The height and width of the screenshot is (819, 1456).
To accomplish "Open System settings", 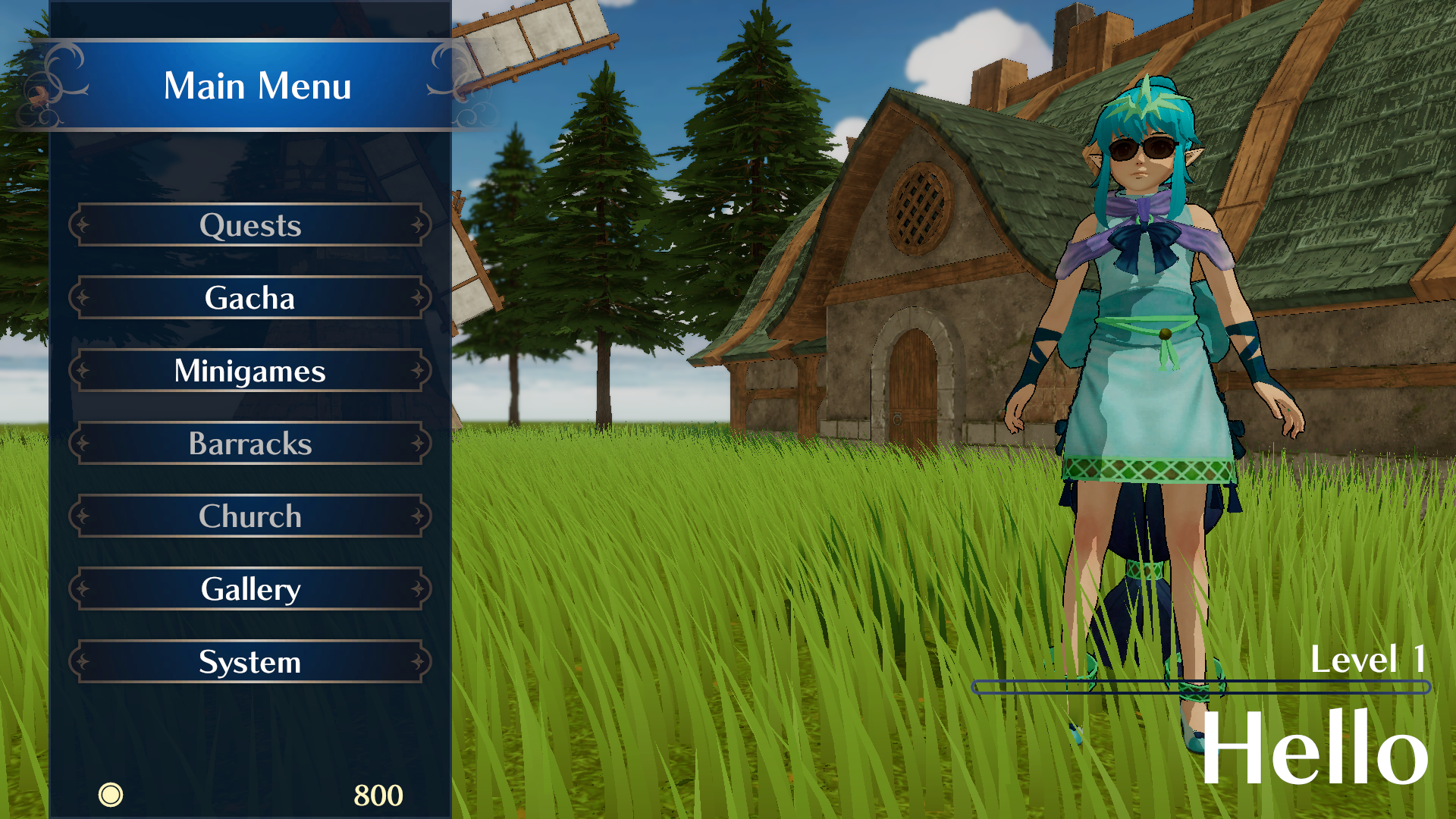I will [x=250, y=662].
